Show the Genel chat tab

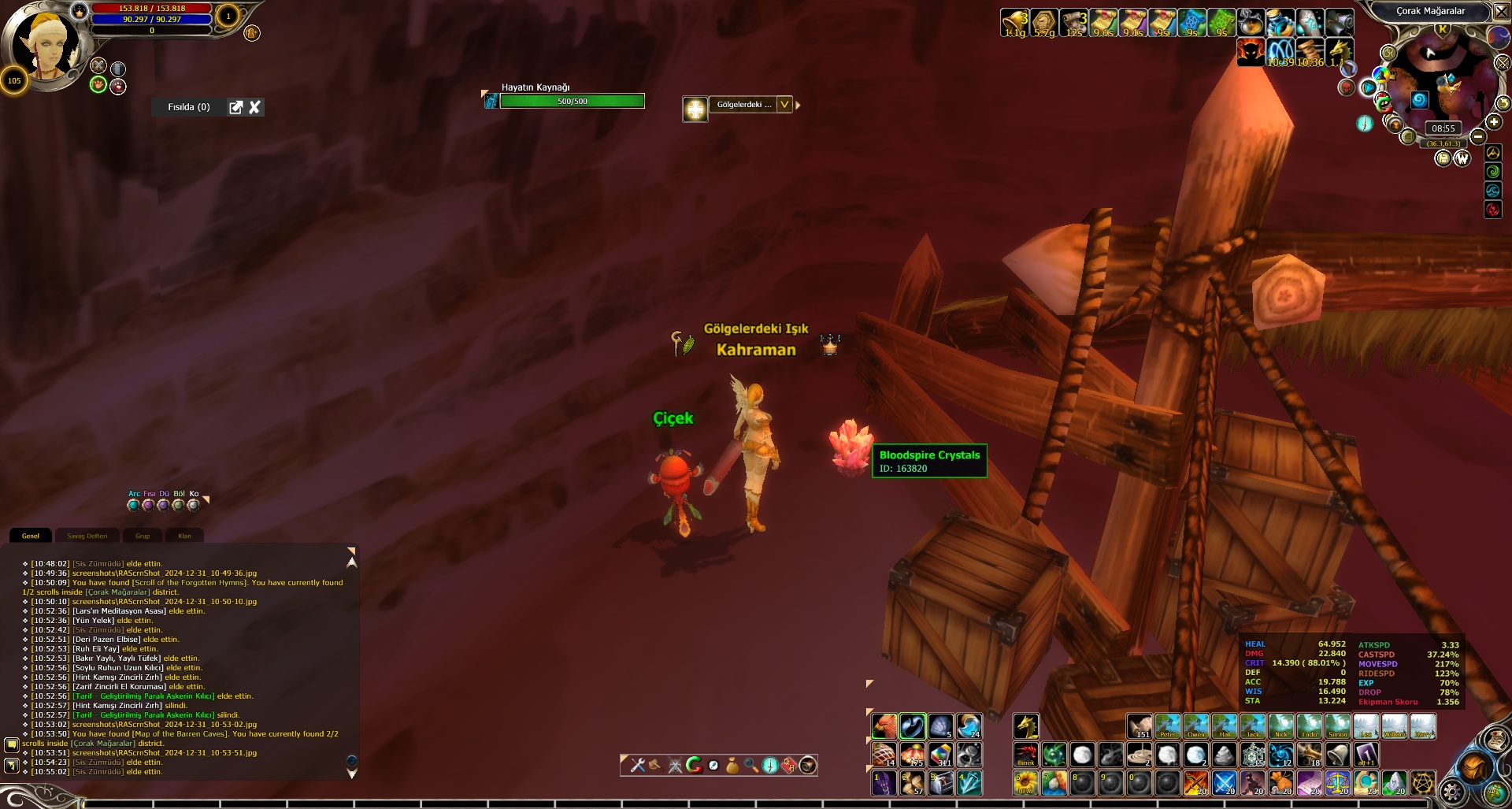pos(31,536)
